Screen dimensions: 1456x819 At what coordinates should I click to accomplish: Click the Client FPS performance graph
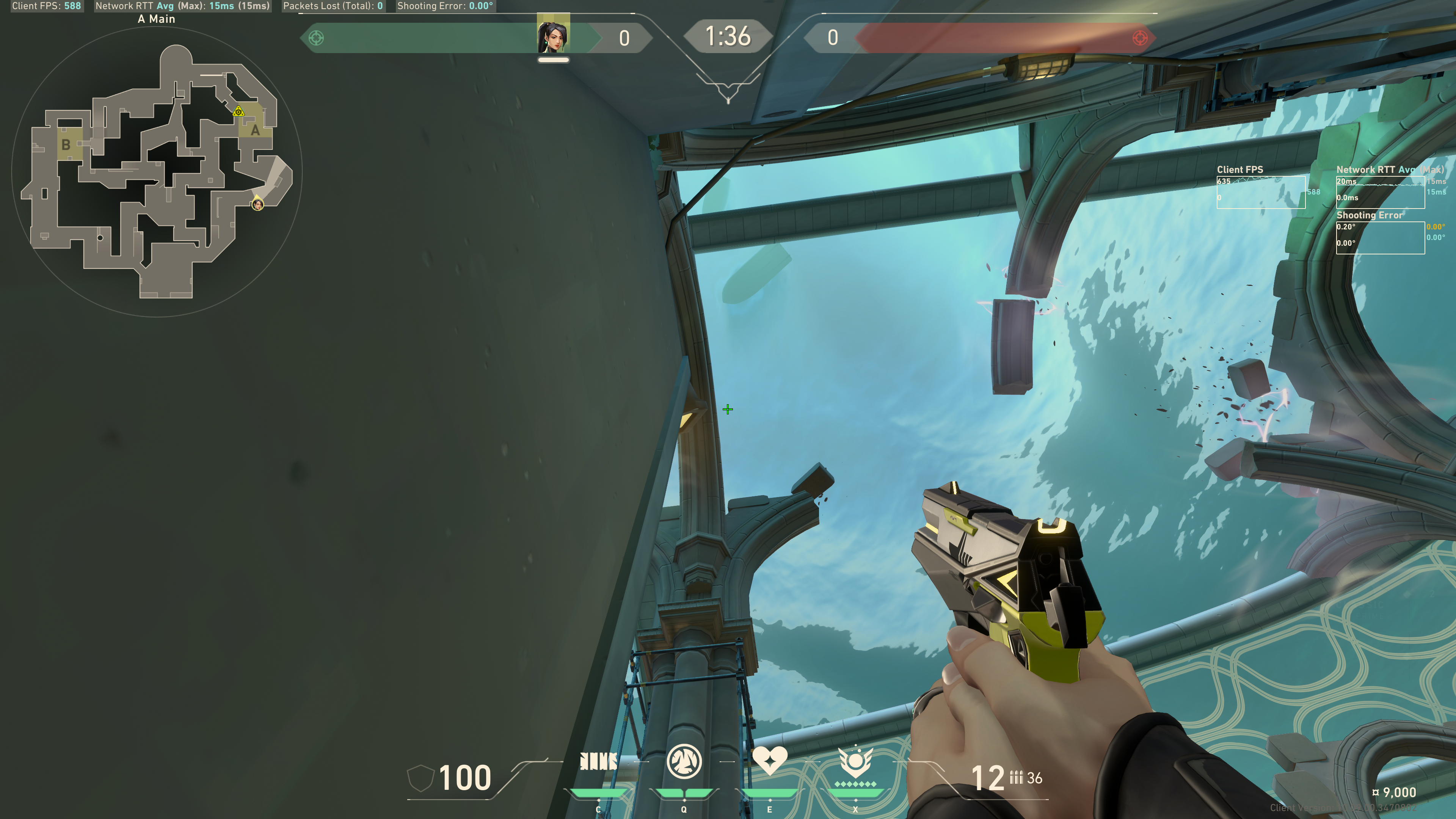click(x=1260, y=192)
